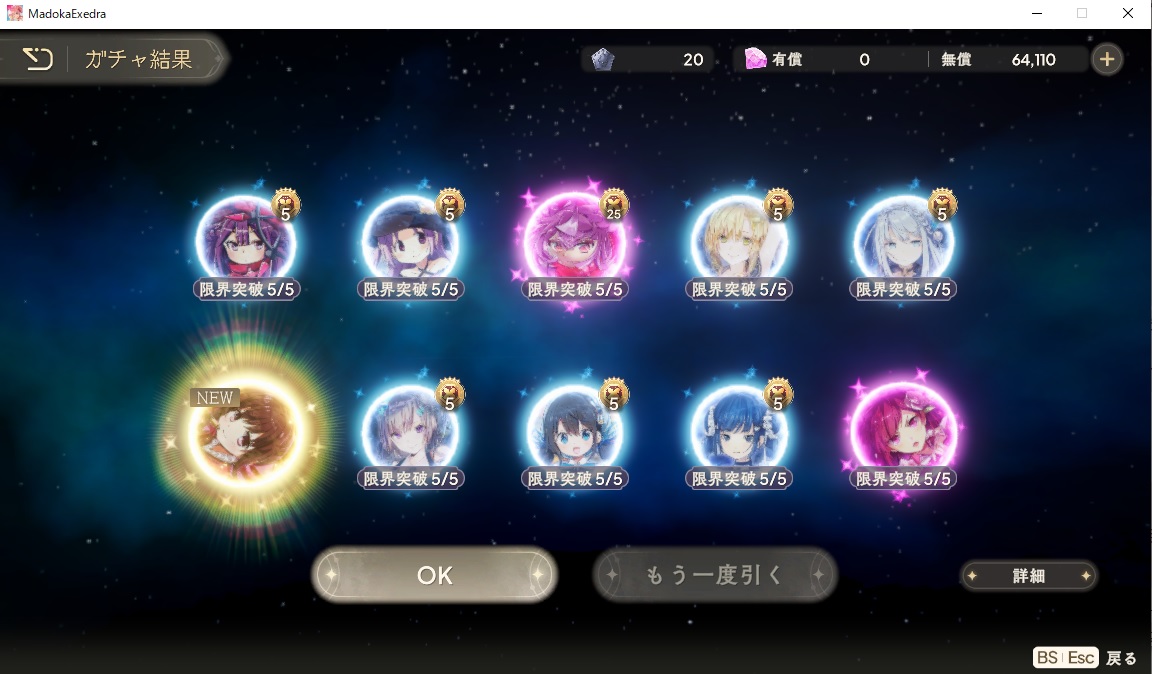Select the red-haired pink-glowing character result
This screenshot has height=674, width=1152.
point(903,431)
